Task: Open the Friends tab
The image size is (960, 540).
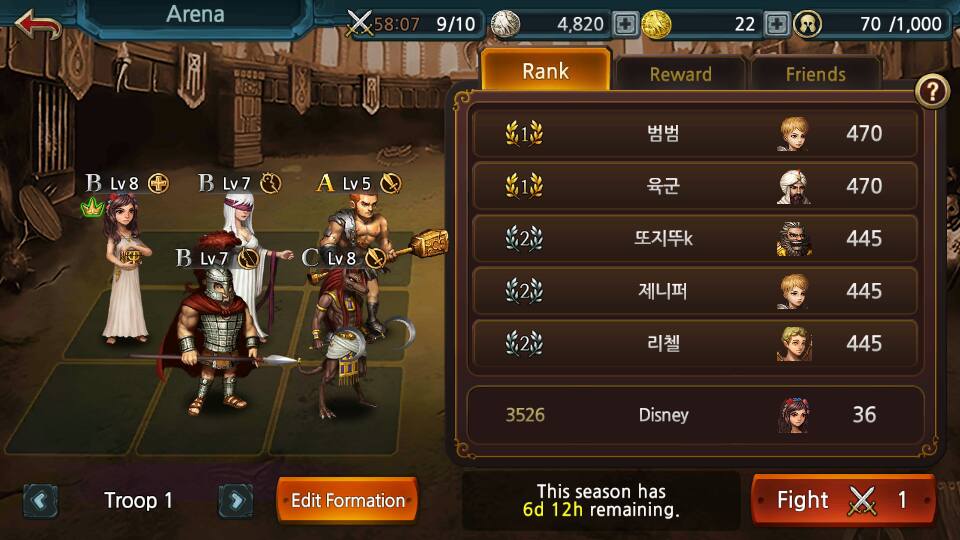Action: point(815,74)
